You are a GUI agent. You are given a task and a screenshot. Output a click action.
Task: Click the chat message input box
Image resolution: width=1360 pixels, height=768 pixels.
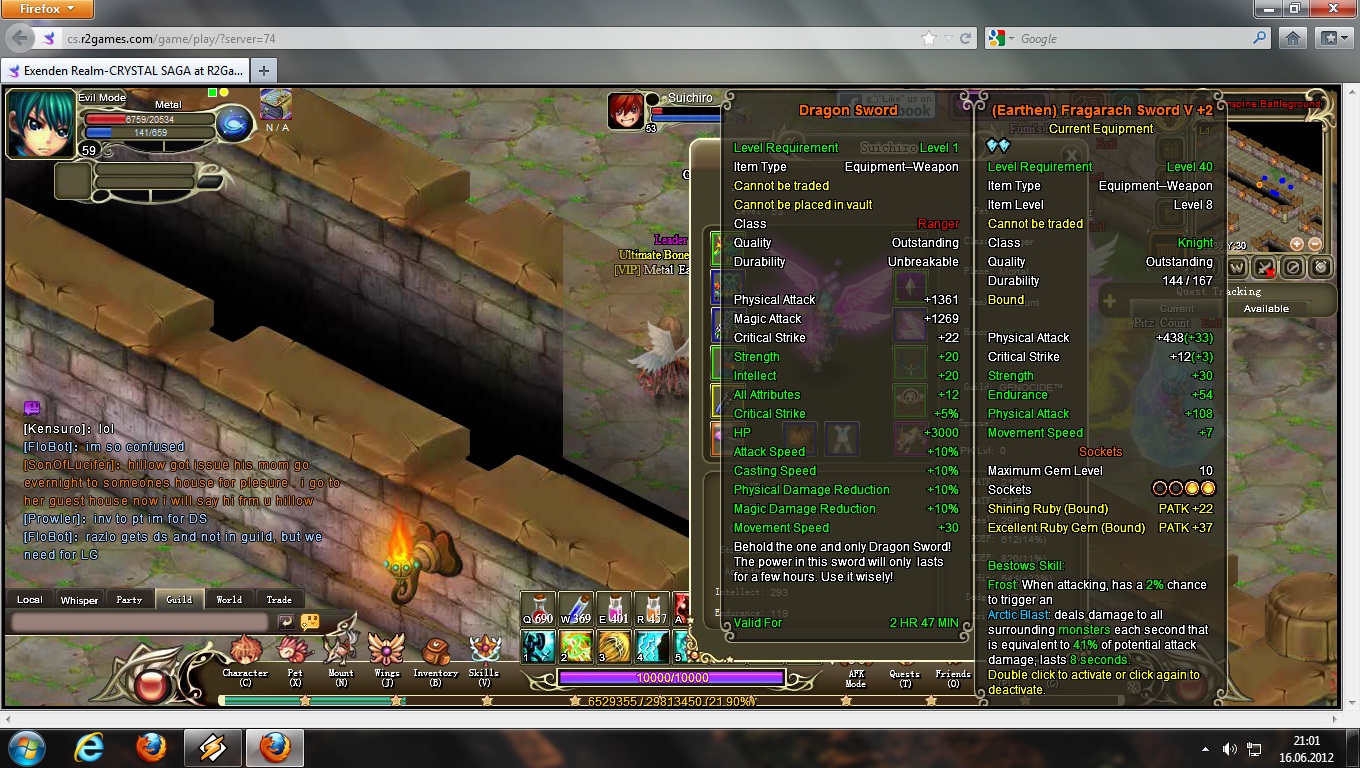pos(140,622)
